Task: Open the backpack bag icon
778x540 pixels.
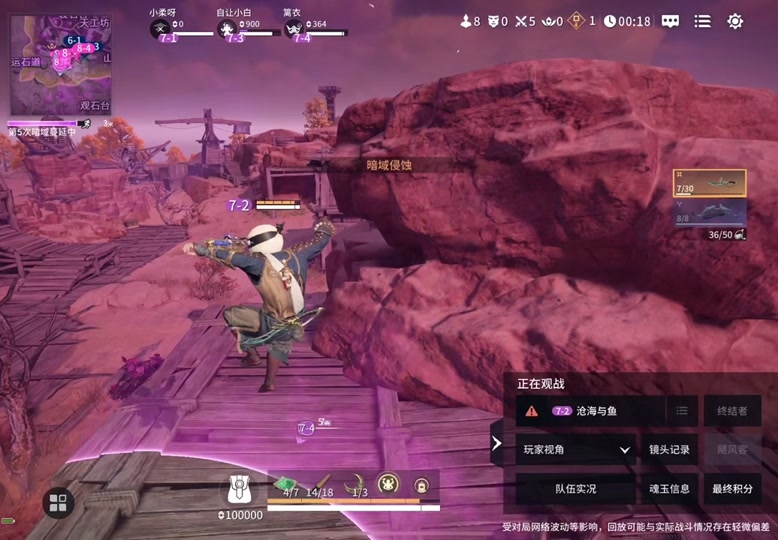Action: point(239,488)
